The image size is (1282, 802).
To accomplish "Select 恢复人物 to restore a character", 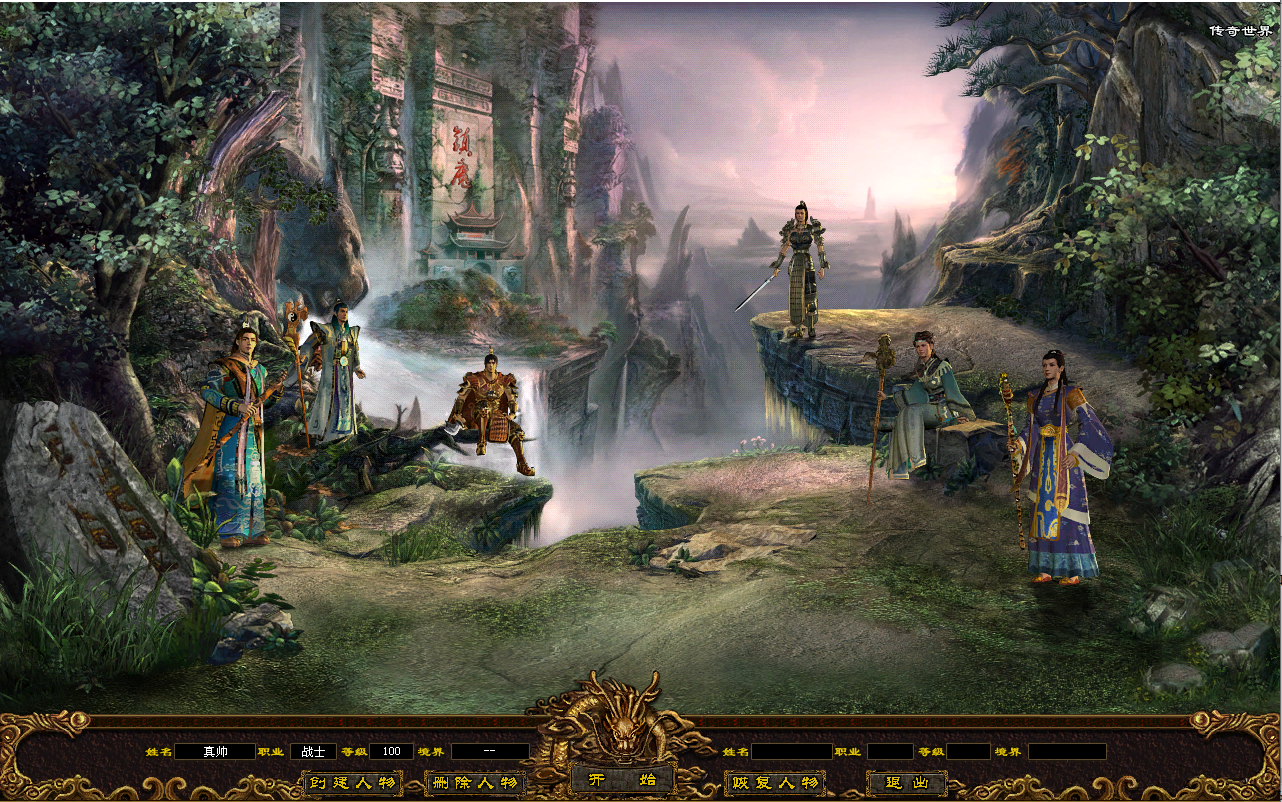I will pos(775,783).
